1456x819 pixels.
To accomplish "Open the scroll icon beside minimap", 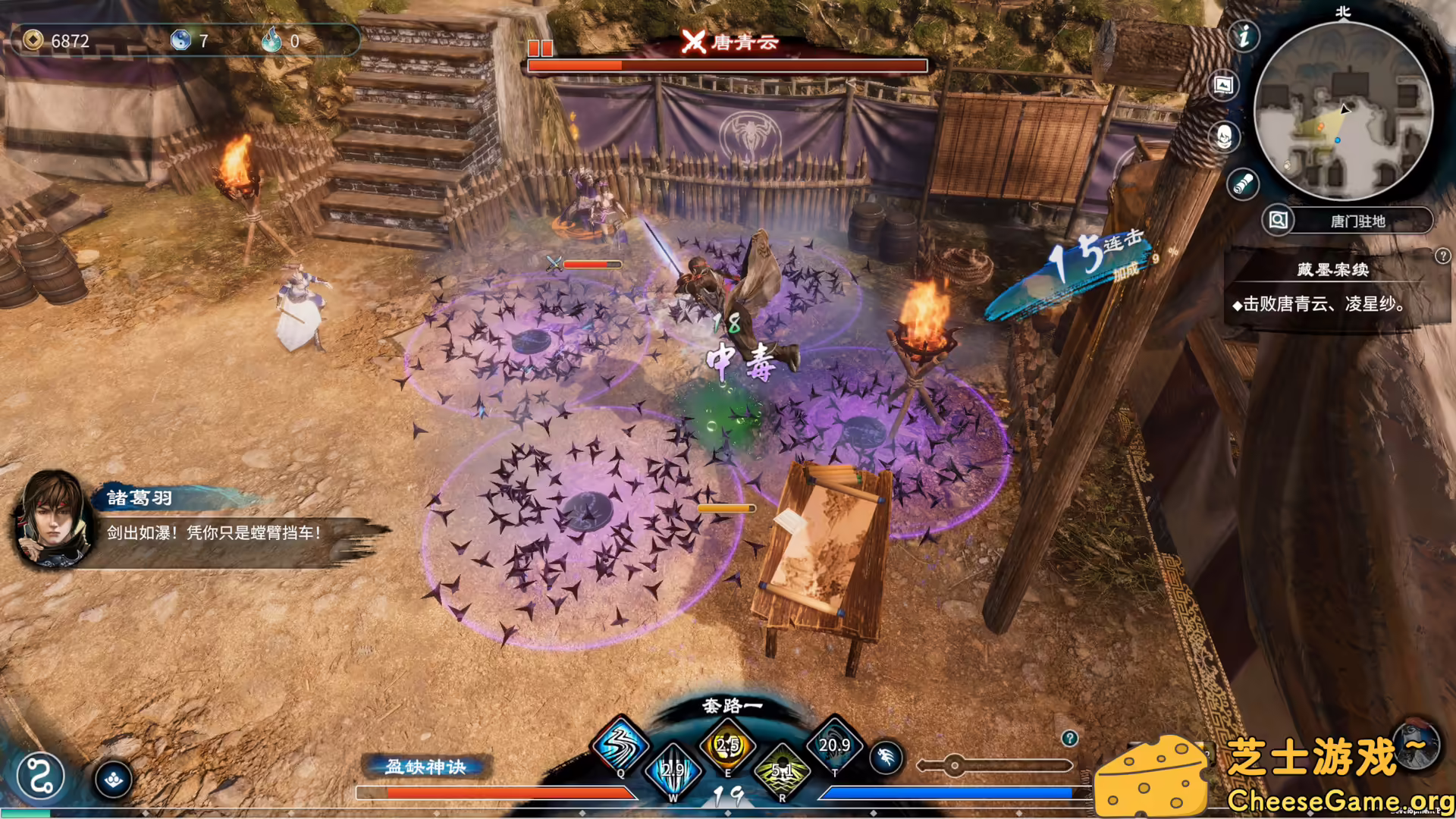I will click(x=1243, y=184).
